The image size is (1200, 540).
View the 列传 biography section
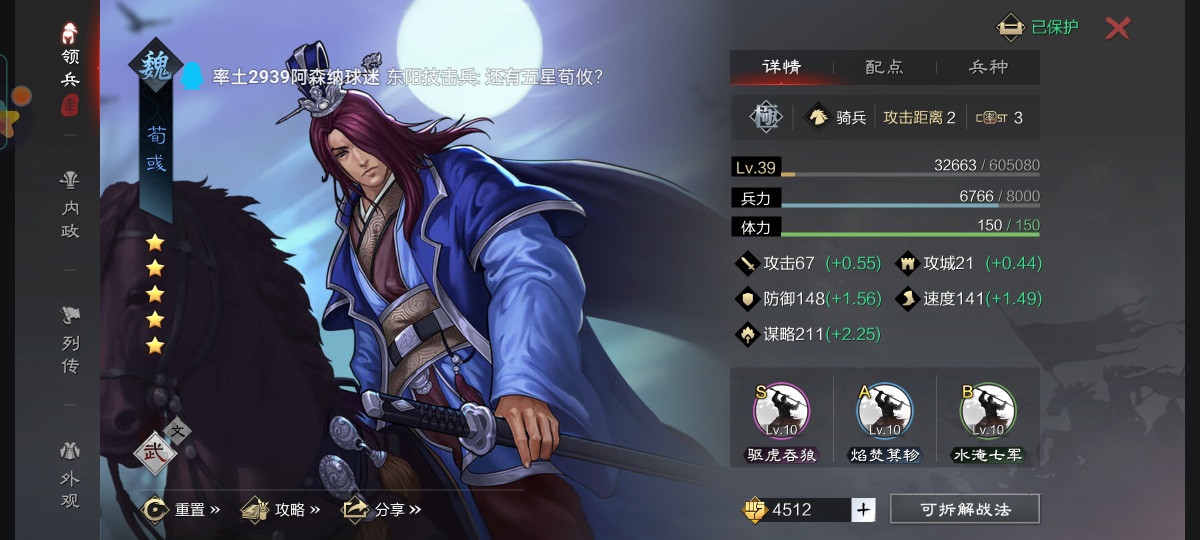point(69,340)
